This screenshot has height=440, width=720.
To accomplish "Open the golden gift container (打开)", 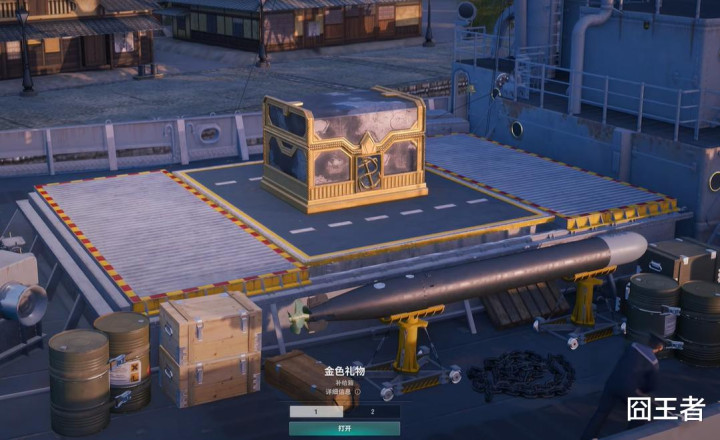I will click(x=344, y=428).
